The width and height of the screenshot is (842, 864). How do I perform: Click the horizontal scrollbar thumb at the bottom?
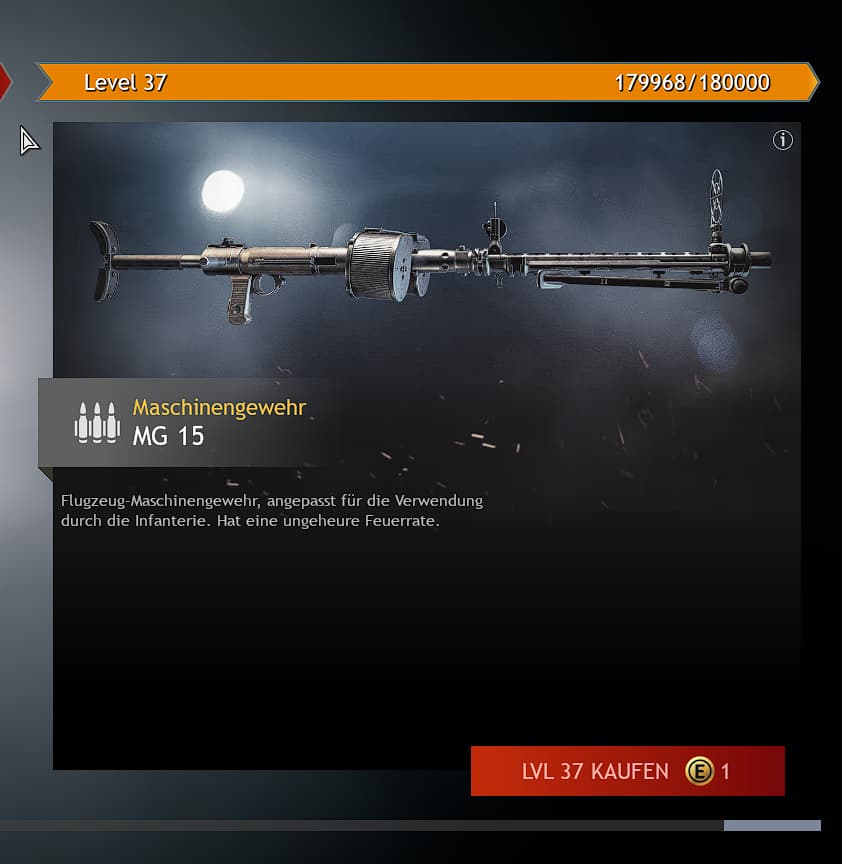771,826
